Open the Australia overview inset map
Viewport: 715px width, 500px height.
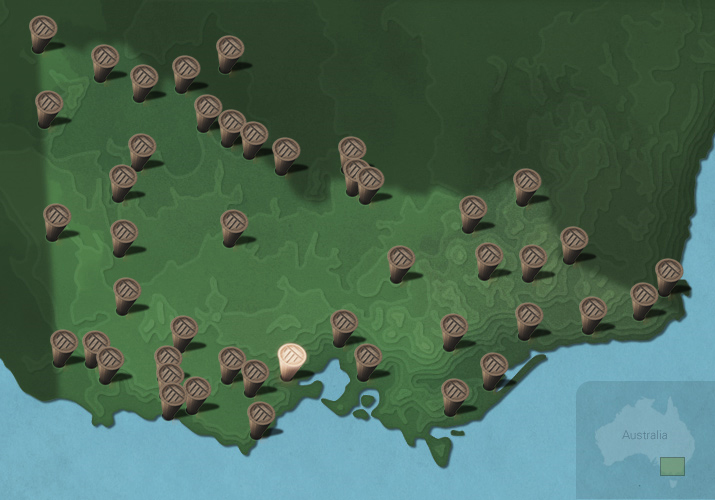click(x=644, y=441)
